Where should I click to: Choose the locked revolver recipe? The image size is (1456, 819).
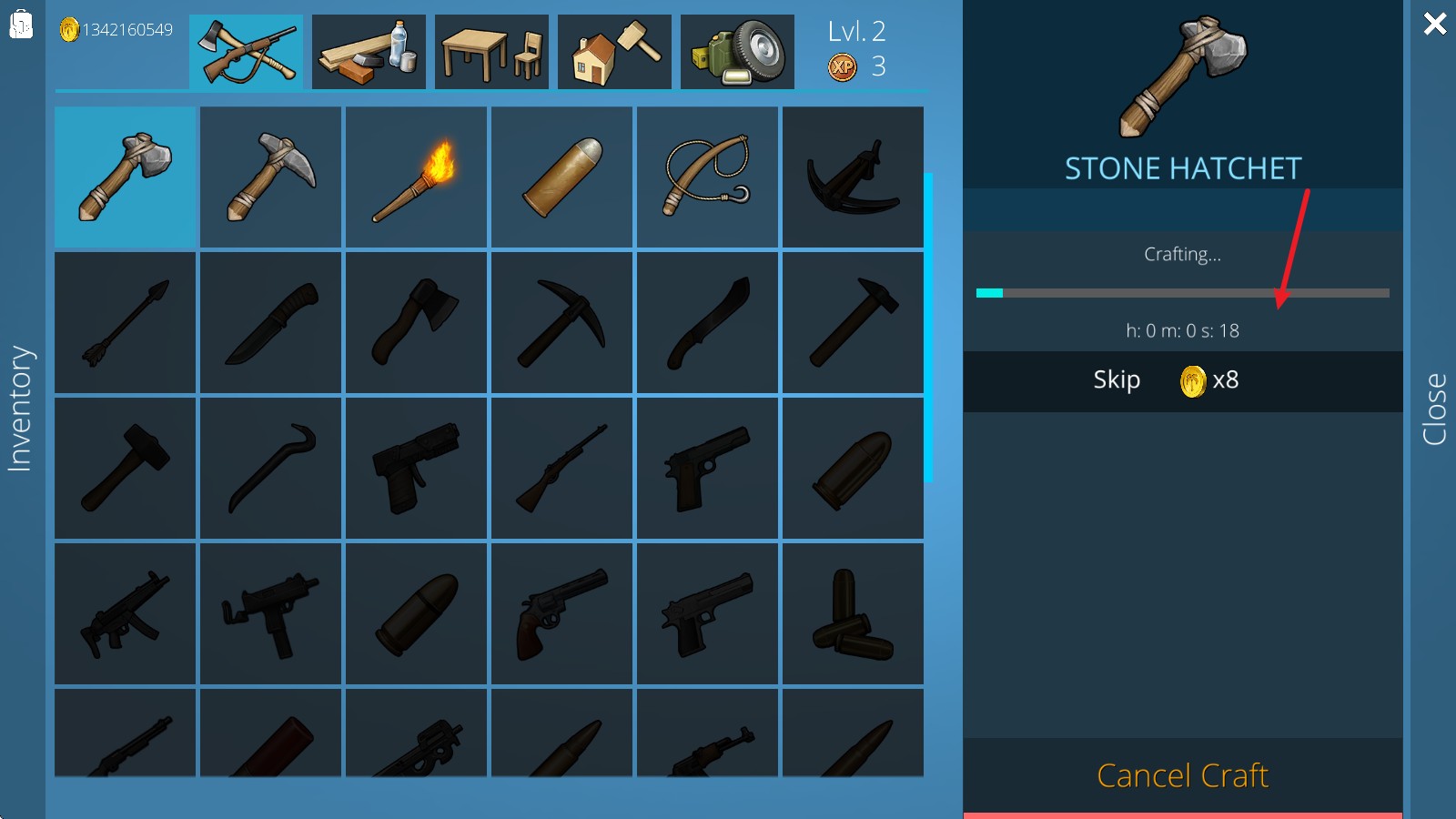pyautogui.click(x=562, y=613)
